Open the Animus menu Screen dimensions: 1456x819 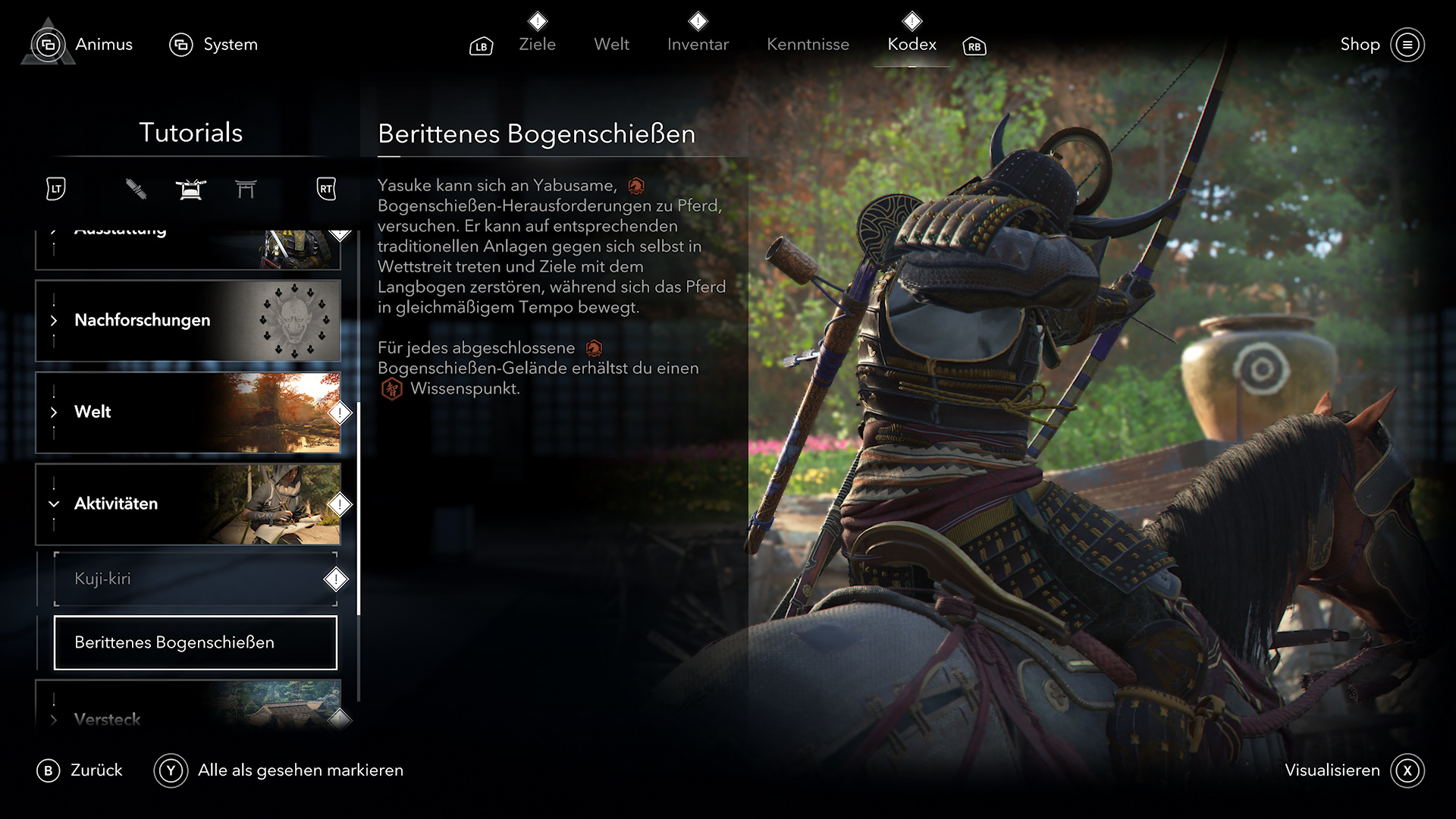(x=83, y=45)
